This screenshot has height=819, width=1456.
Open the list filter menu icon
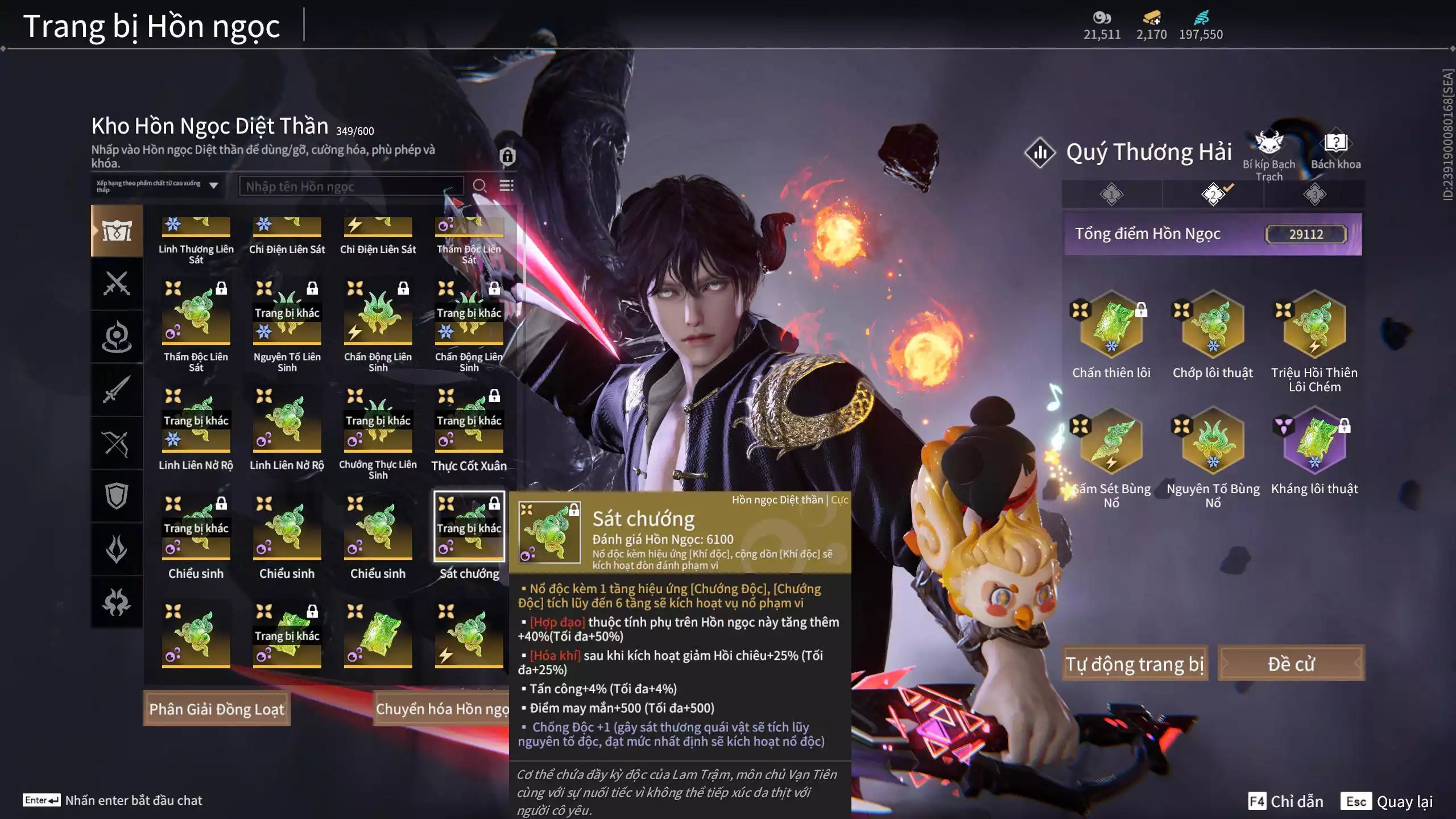(x=506, y=186)
